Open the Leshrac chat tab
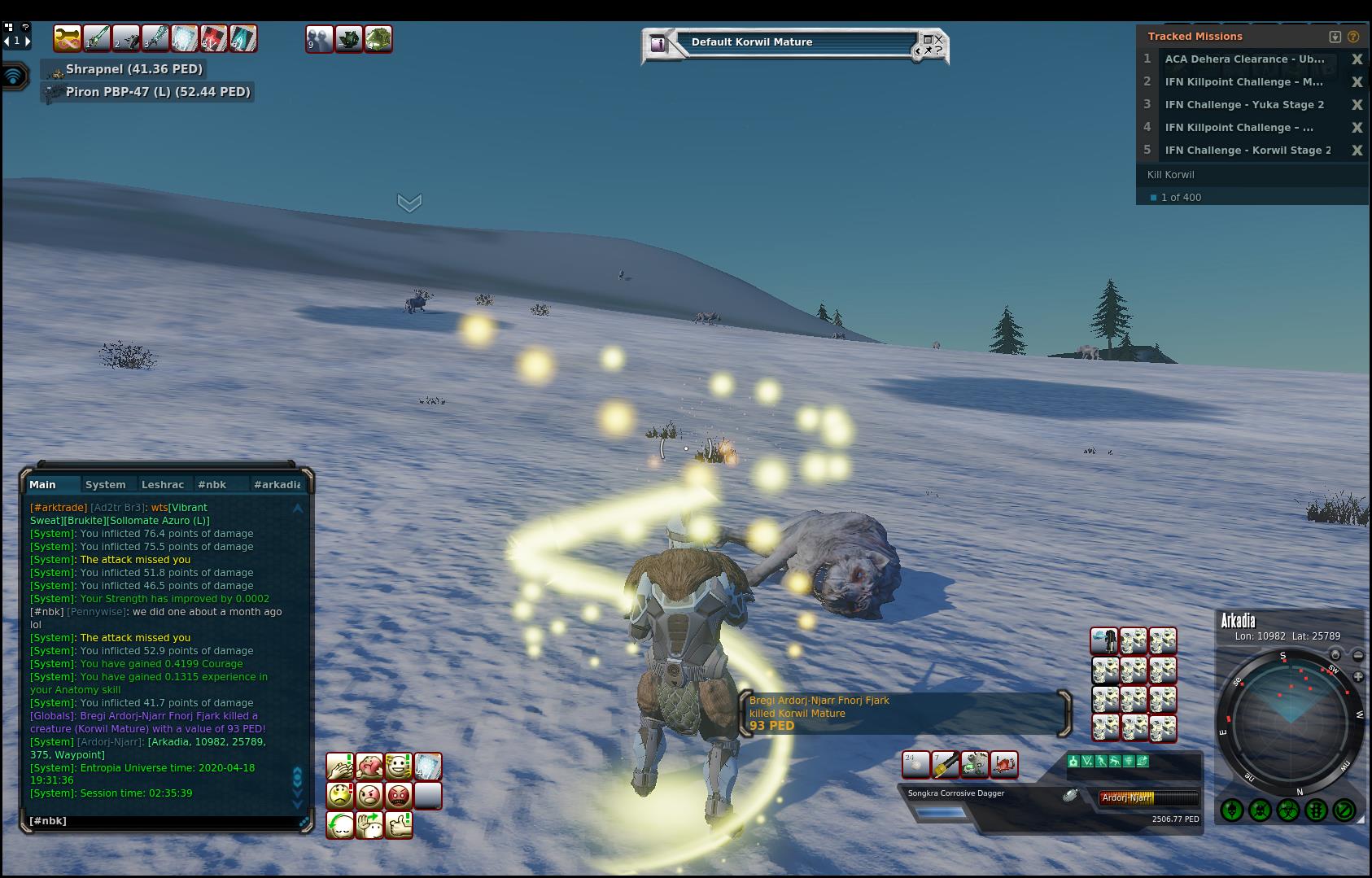Screen dimensions: 1372x878 tap(163, 484)
